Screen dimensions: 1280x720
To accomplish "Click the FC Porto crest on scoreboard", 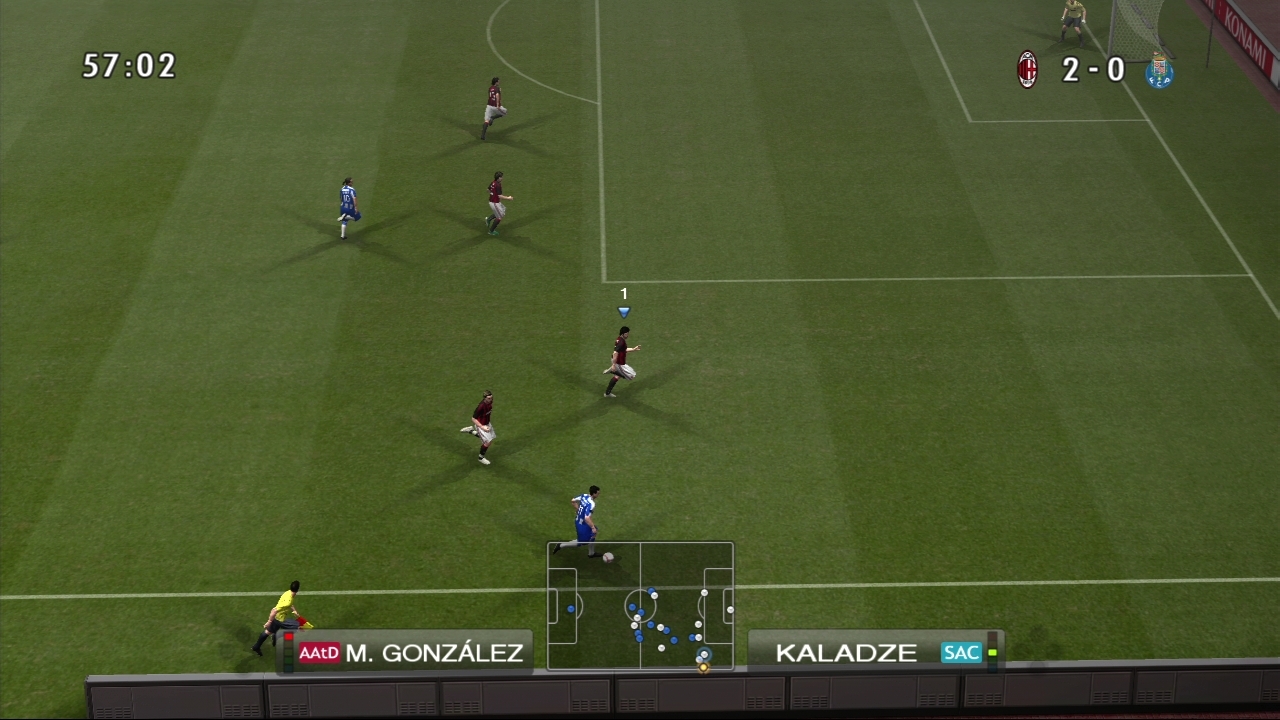I will coord(1159,71).
